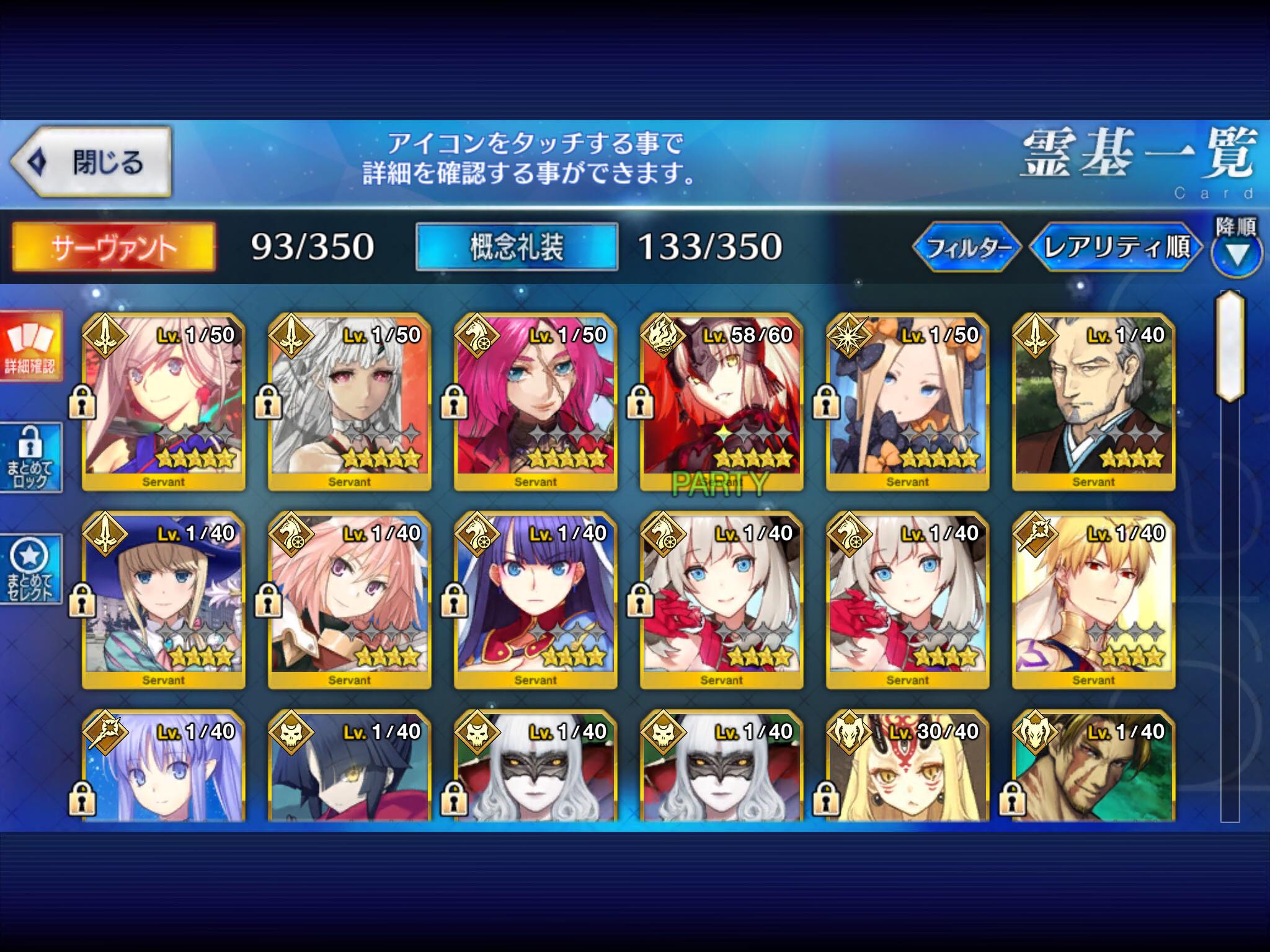The width and height of the screenshot is (1270, 952).
Task: Close the card list with 閉じる
Action: (91, 162)
